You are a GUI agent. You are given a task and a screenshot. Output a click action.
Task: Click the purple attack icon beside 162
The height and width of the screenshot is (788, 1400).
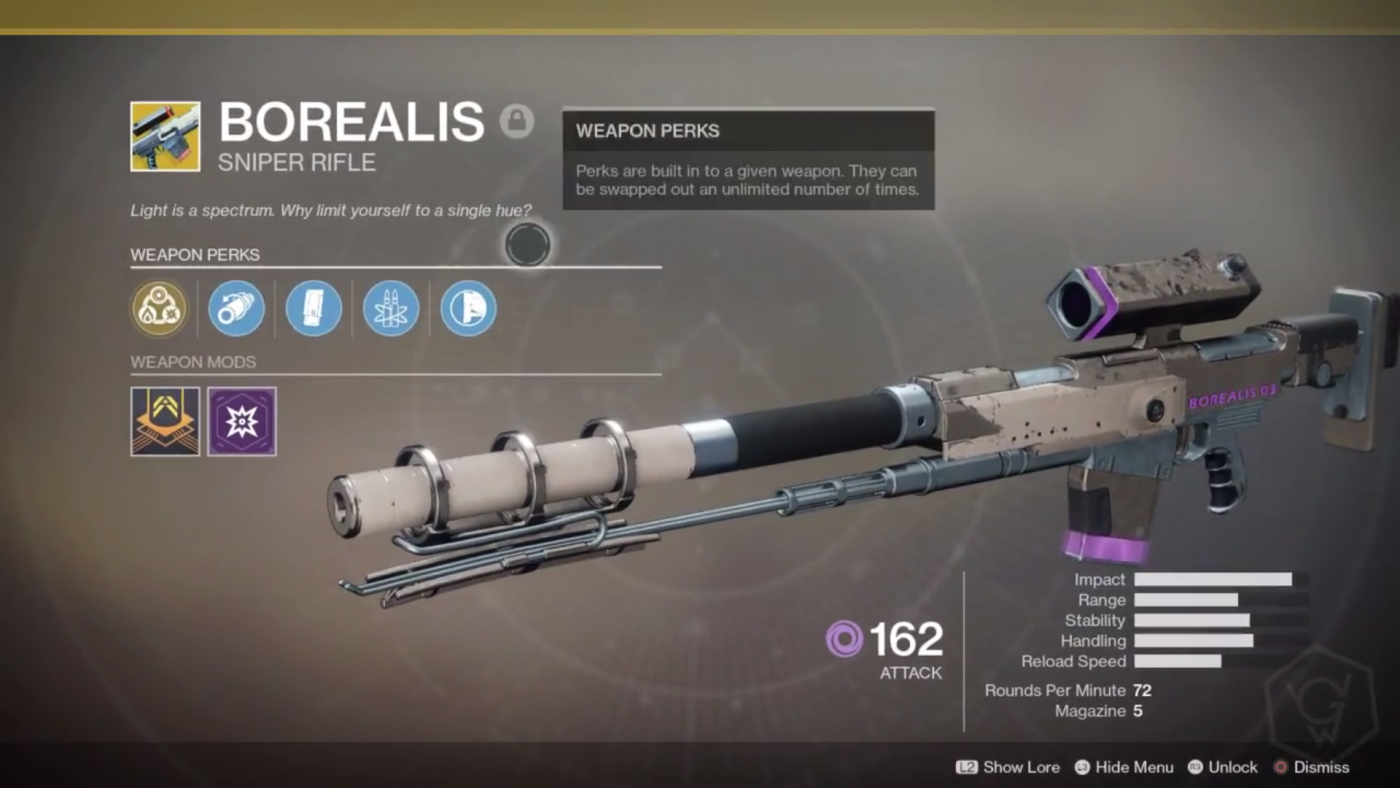tap(844, 640)
